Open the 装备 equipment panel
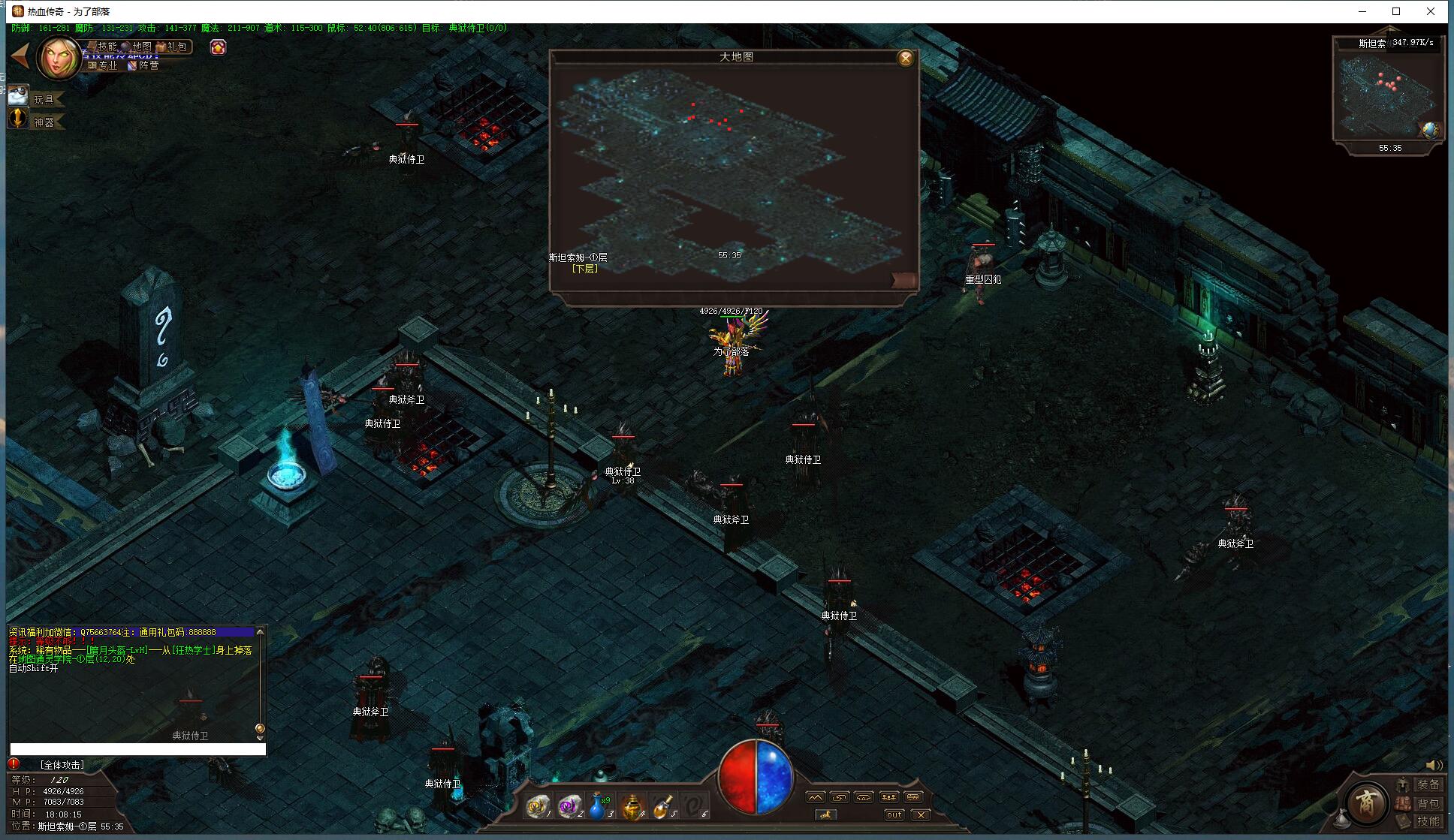This screenshot has width=1454, height=840. (1427, 784)
